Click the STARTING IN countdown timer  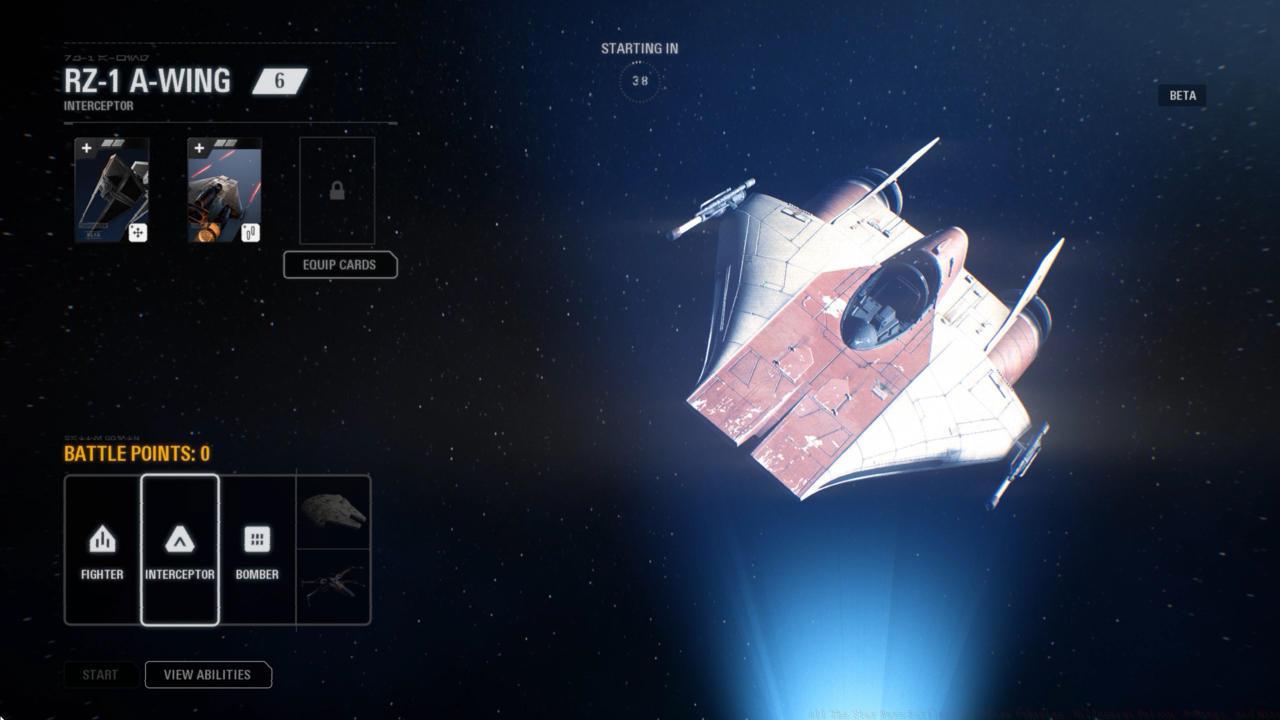639,83
